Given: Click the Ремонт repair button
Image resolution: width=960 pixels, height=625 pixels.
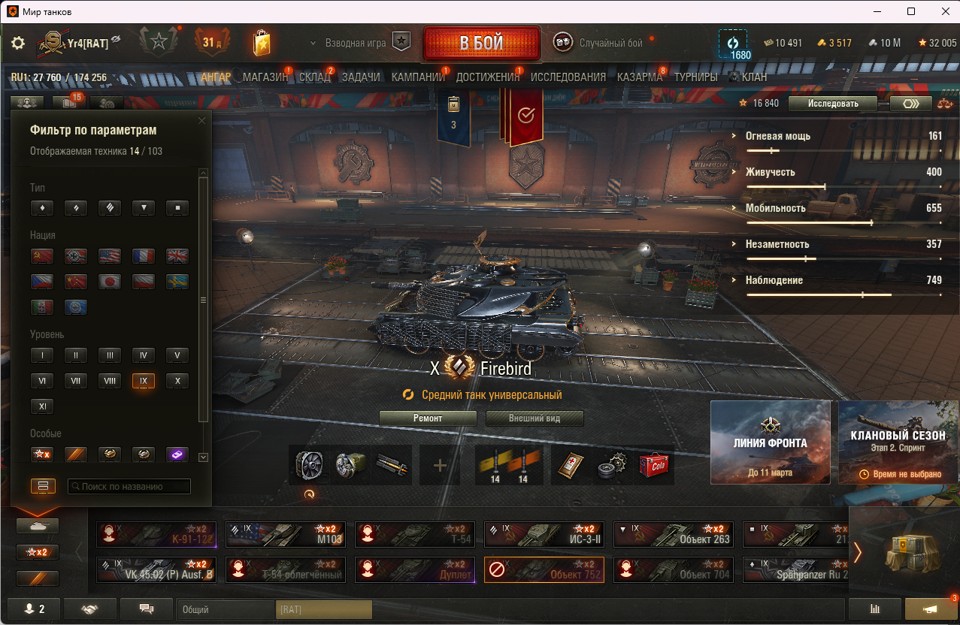Looking at the screenshot, I should coord(428,418).
